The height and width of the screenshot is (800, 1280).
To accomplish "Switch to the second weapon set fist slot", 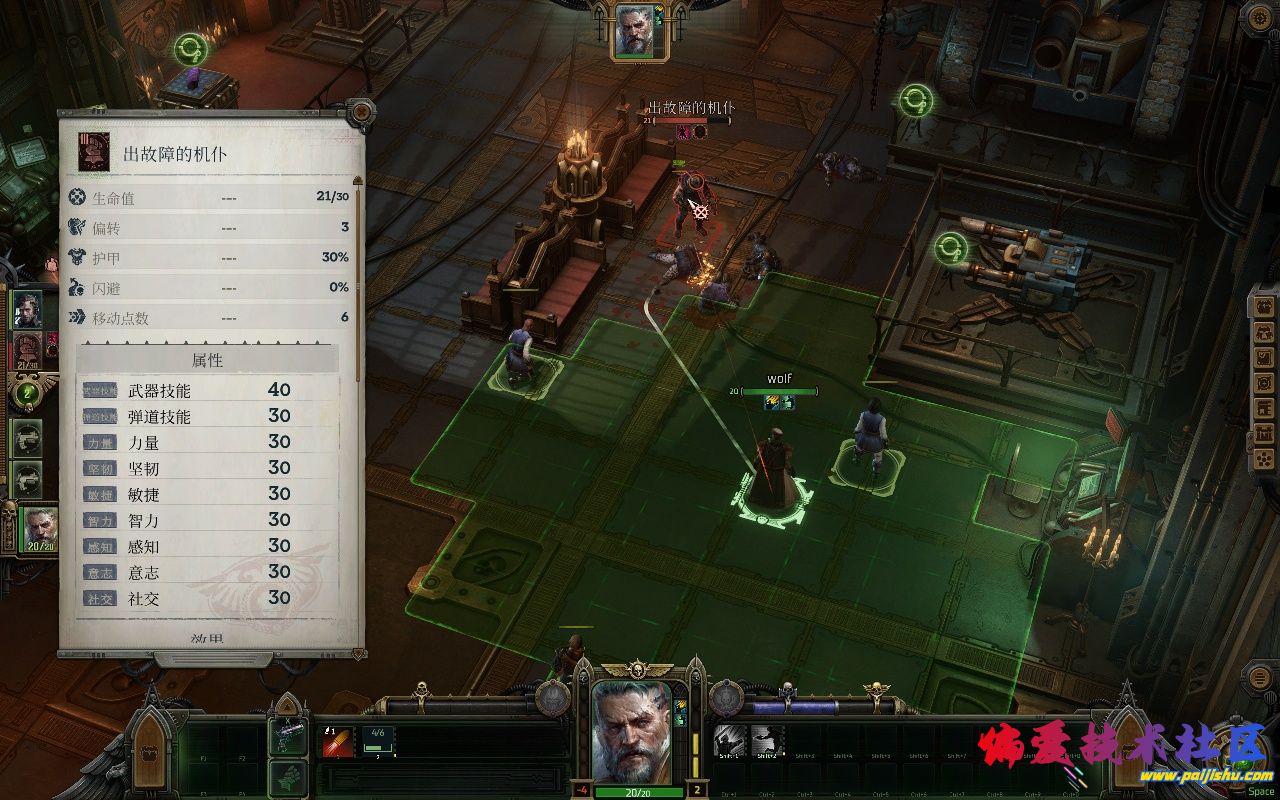I will [x=287, y=777].
